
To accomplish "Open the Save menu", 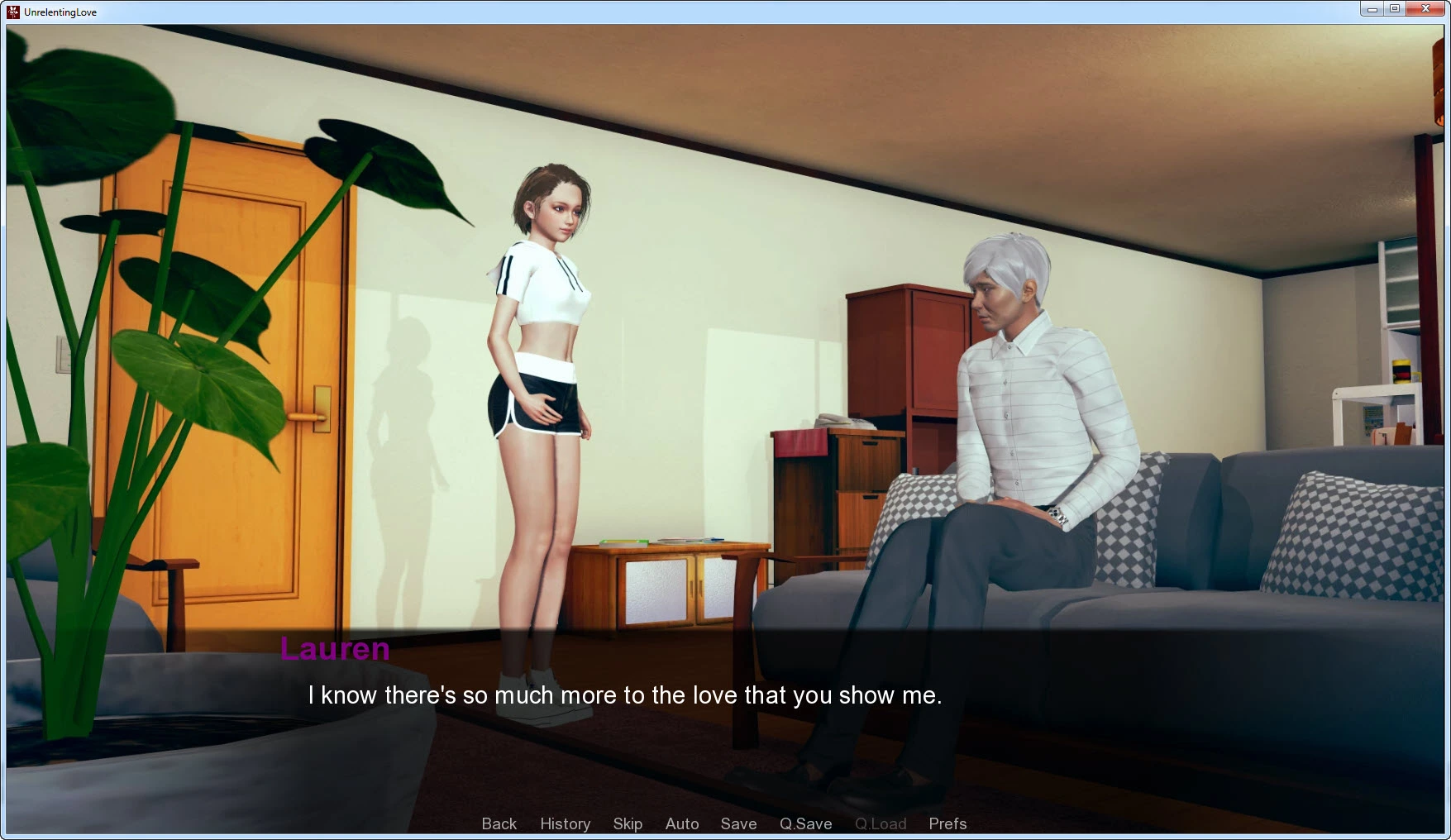I will 738,823.
